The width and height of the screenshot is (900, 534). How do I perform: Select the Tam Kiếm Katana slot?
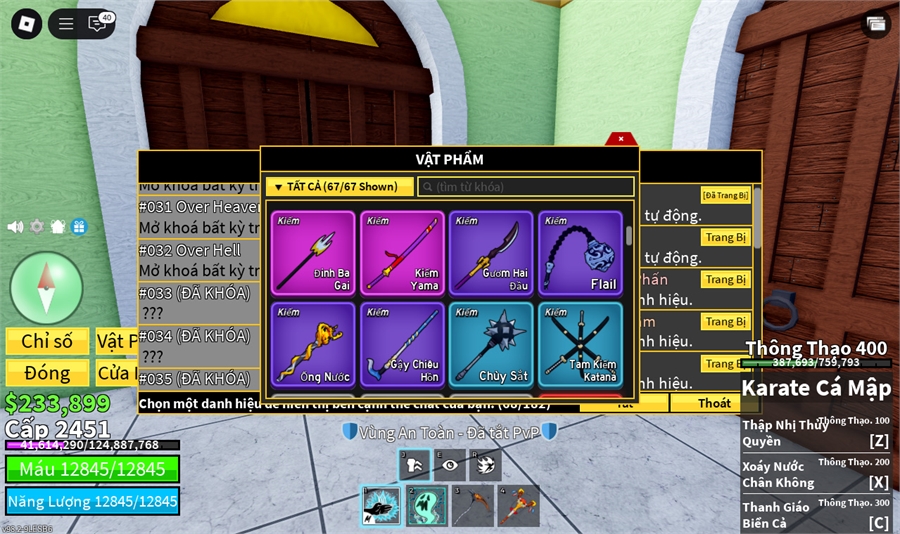point(580,344)
